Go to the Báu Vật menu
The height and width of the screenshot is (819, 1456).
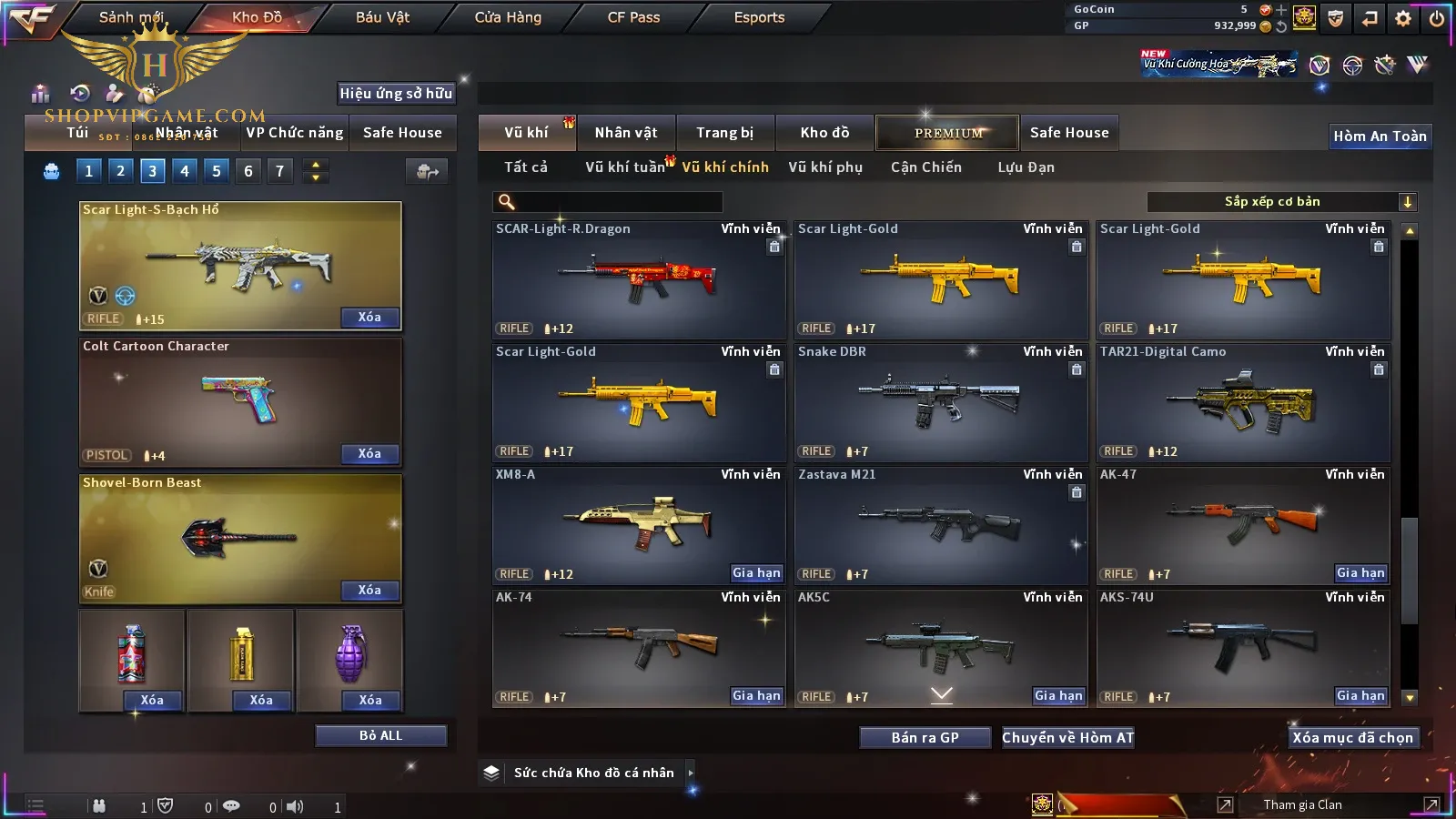(x=382, y=17)
